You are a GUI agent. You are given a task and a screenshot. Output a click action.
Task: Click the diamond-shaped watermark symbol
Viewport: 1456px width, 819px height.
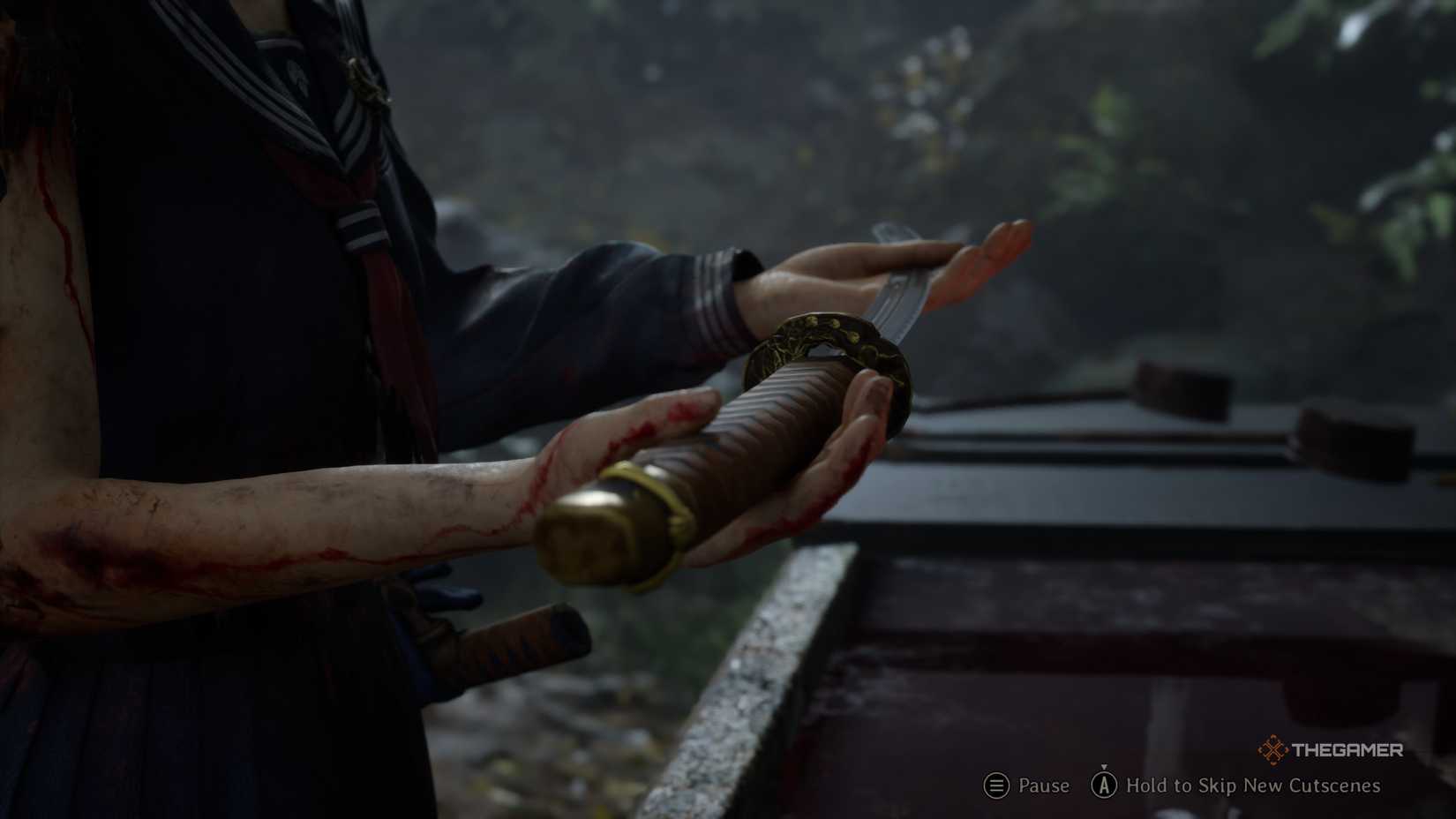coord(1272,750)
